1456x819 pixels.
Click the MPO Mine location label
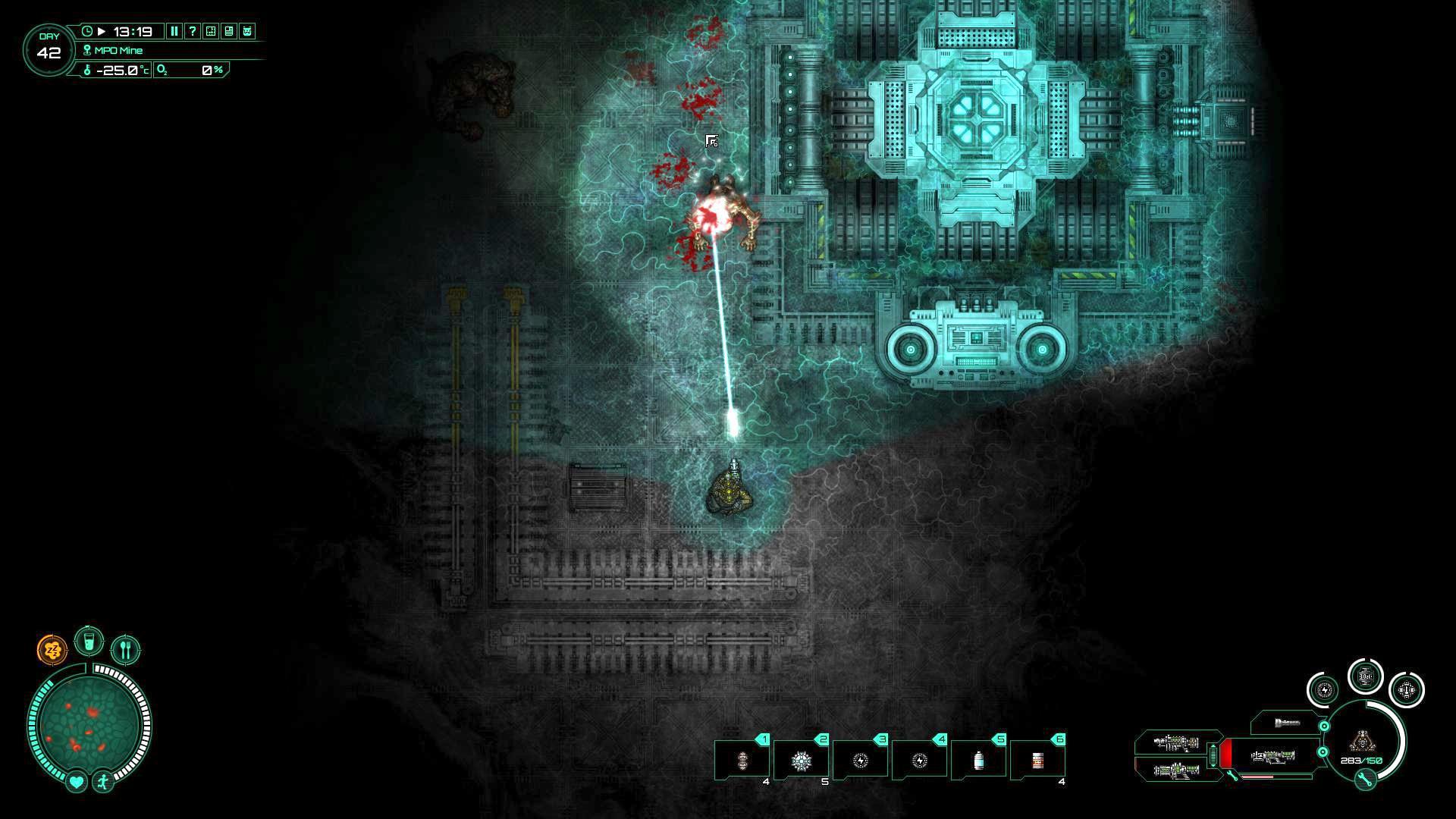click(x=118, y=52)
